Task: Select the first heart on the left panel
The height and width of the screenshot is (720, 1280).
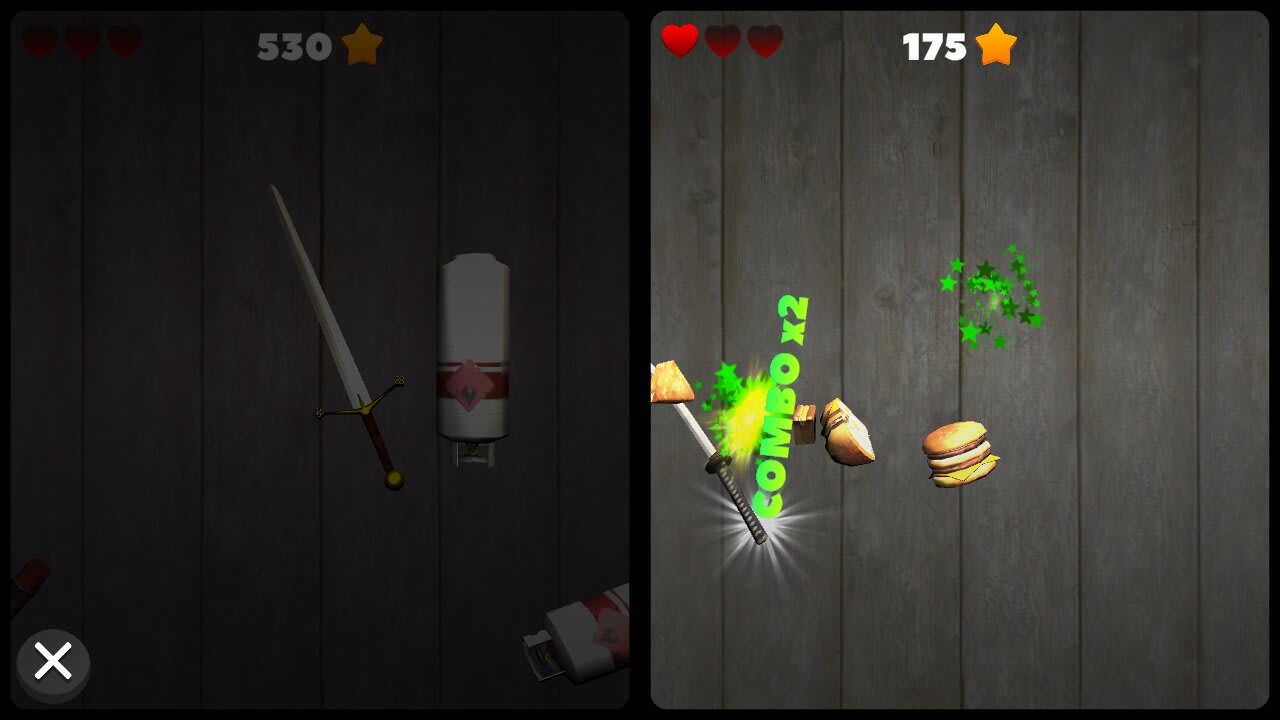Action: [38, 43]
